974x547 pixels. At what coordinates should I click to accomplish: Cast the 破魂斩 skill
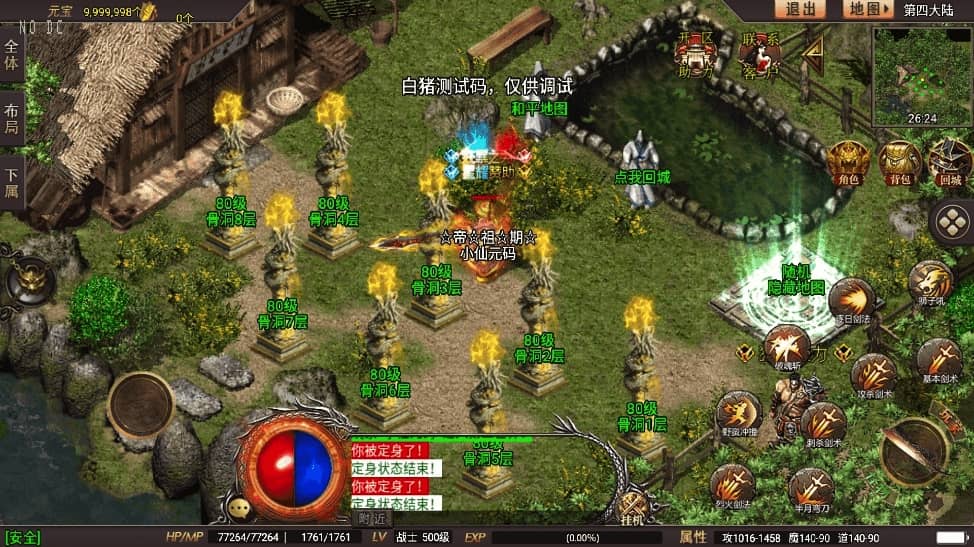(787, 346)
